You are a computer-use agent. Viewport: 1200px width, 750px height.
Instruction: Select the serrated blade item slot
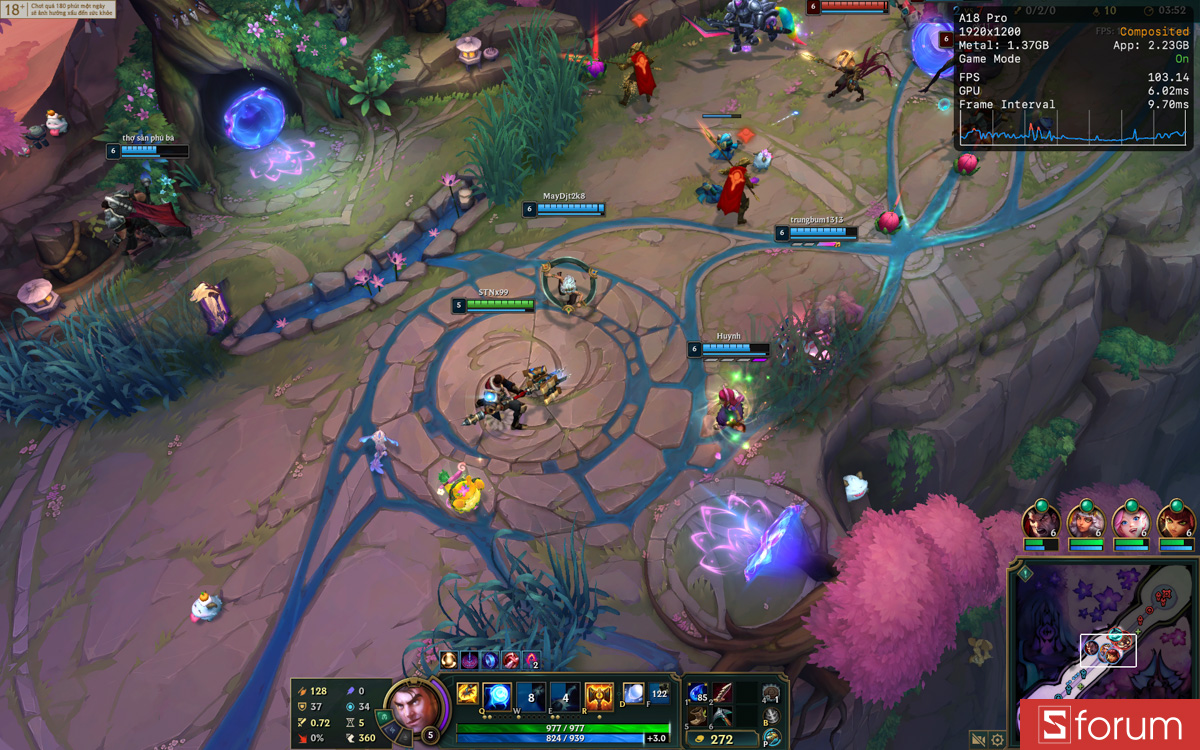point(722,694)
